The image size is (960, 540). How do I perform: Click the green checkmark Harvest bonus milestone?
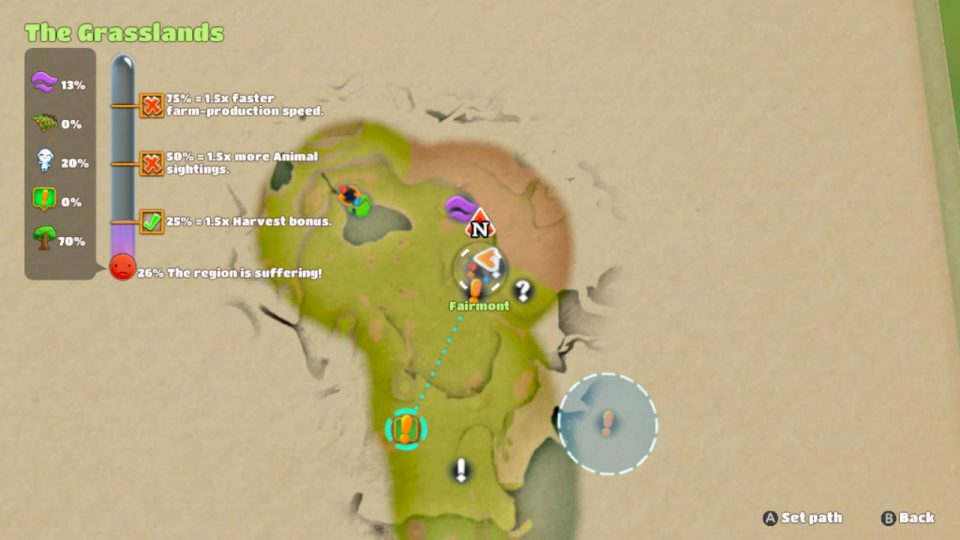(152, 221)
